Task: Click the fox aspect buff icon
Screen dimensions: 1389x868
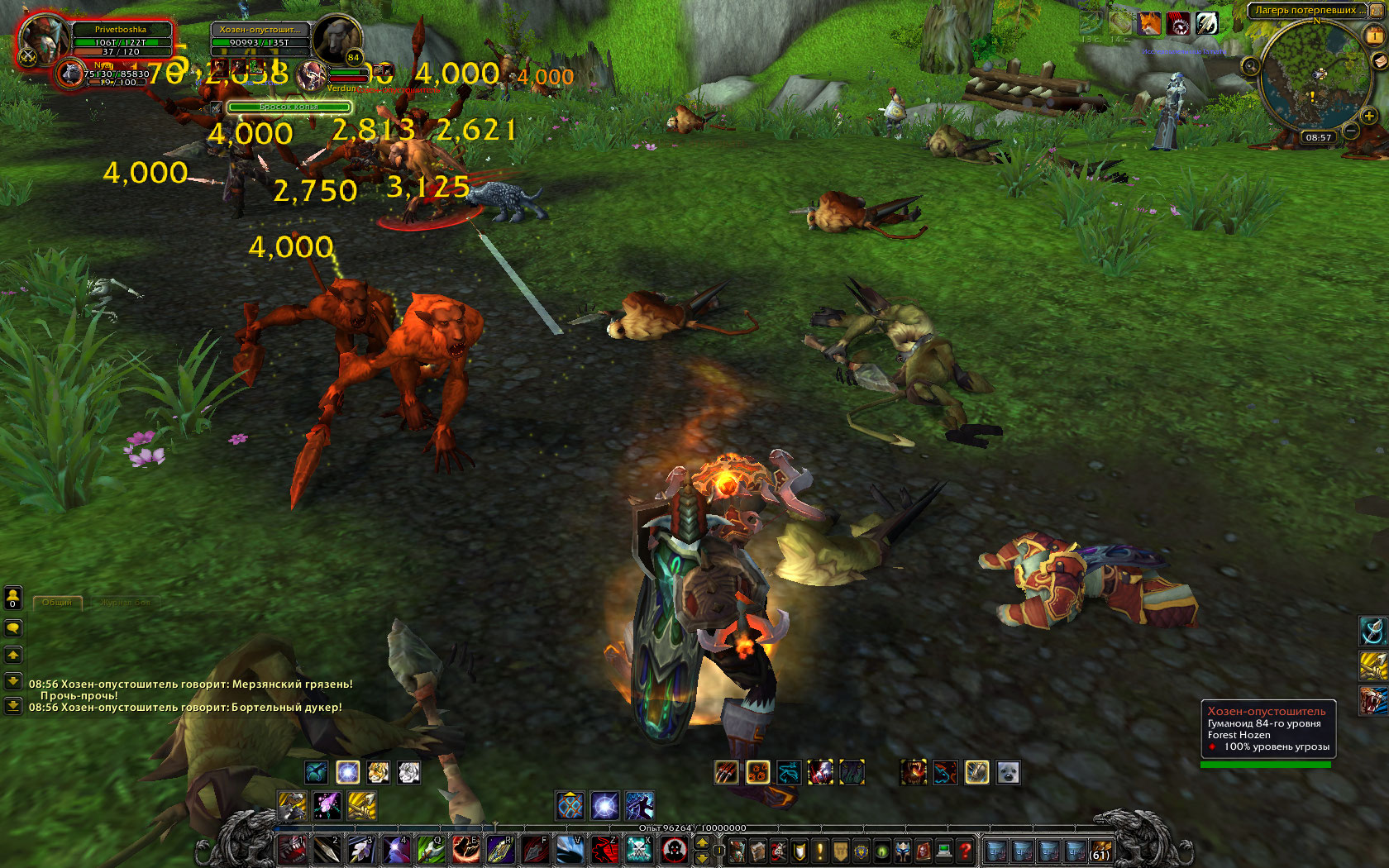Action: (1150, 23)
